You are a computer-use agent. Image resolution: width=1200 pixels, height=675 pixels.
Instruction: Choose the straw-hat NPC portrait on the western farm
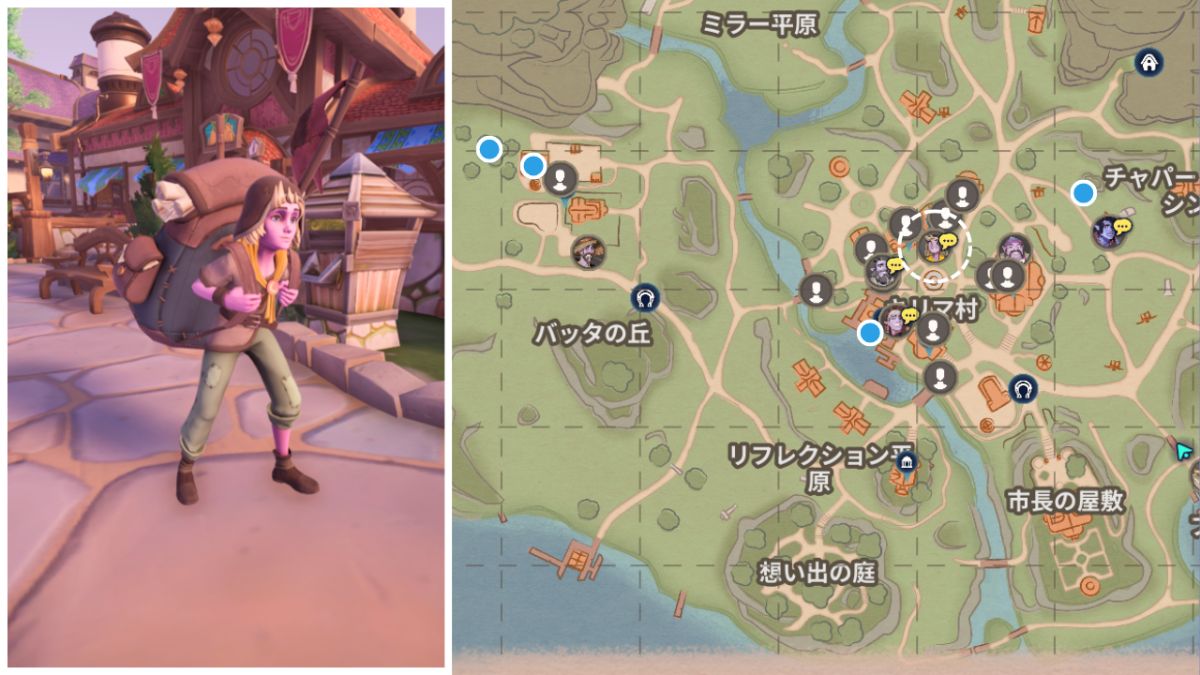(x=587, y=251)
